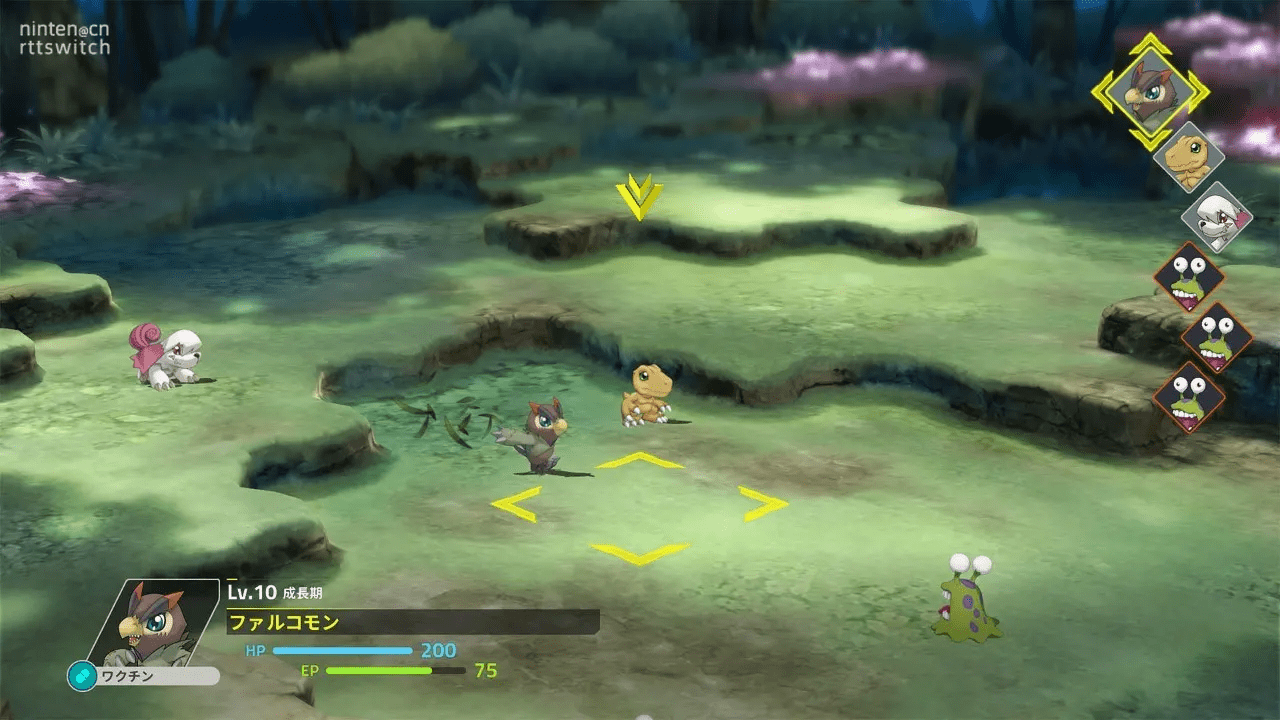Click Falcomon's large portrait in the status panel
This screenshot has width=1280, height=720.
pyautogui.click(x=157, y=622)
